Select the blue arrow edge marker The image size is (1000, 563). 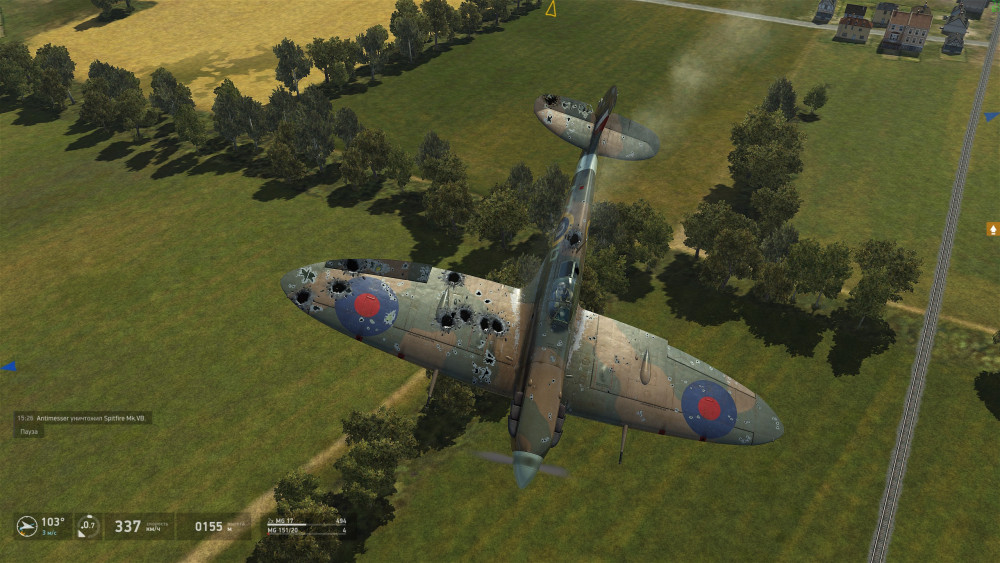click(8, 366)
